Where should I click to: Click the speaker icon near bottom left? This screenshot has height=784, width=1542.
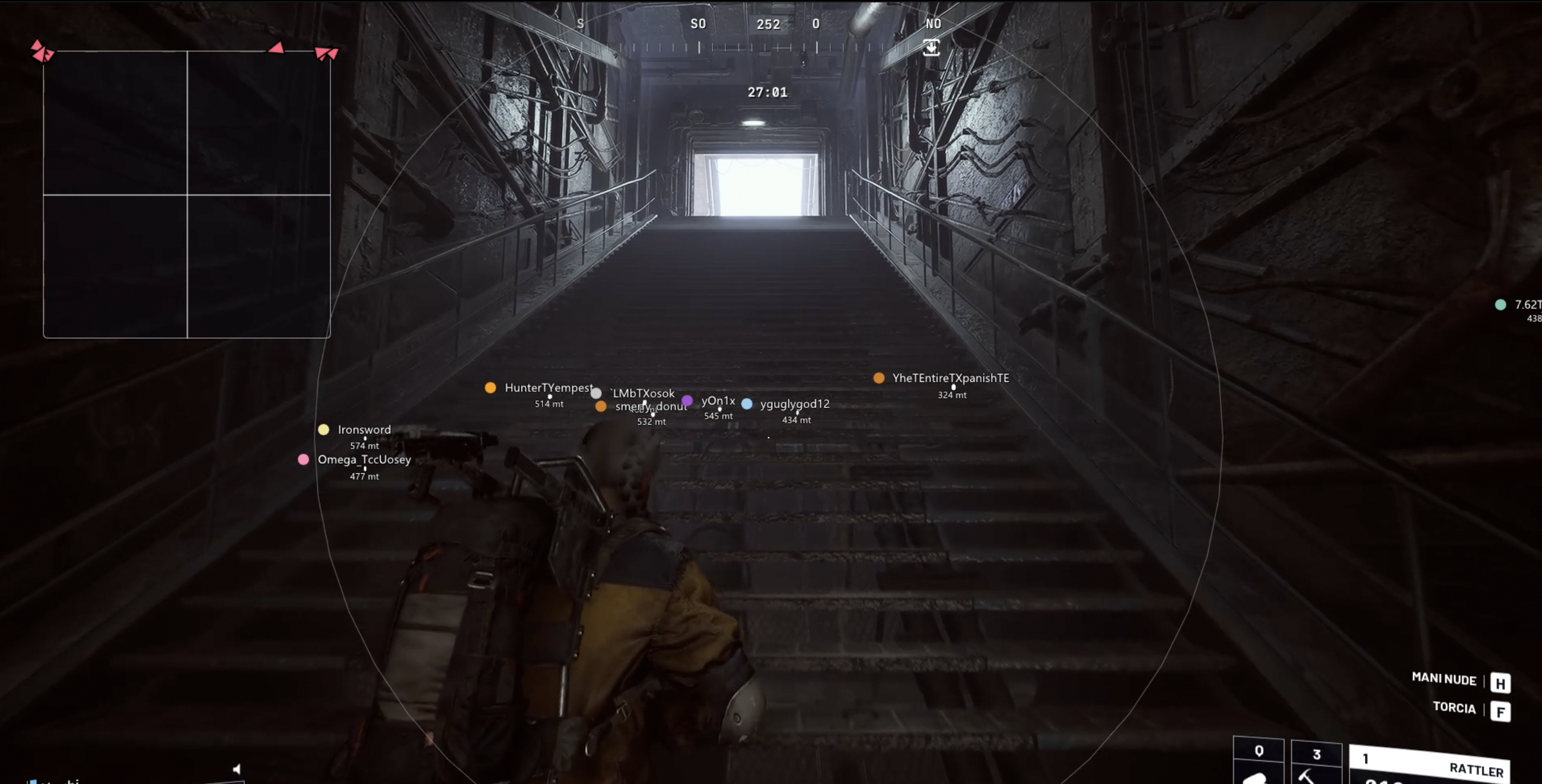pos(237,769)
